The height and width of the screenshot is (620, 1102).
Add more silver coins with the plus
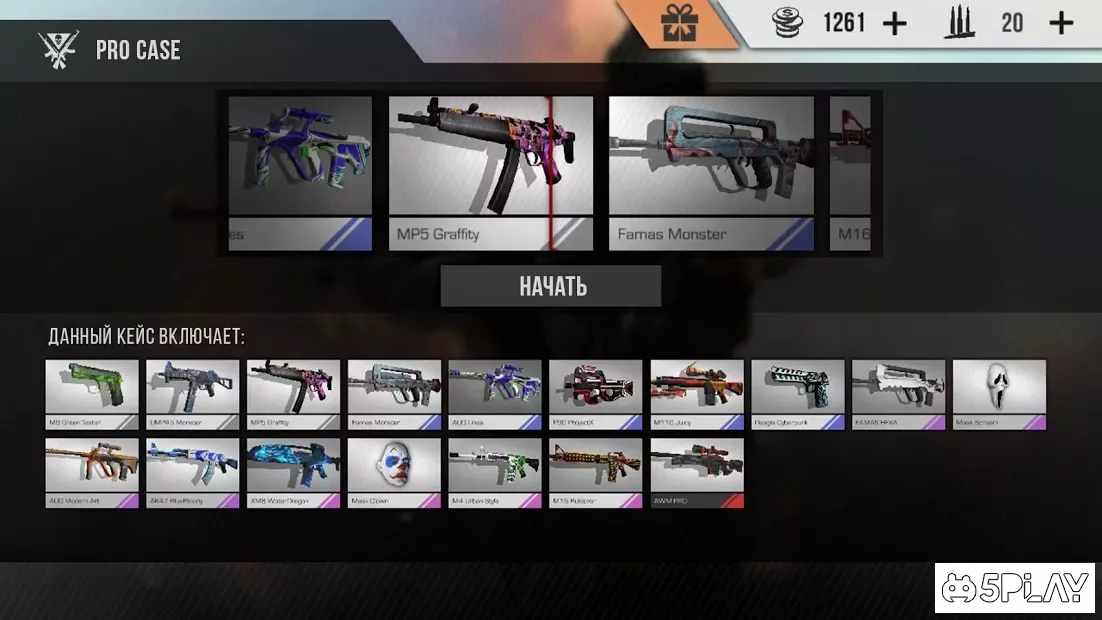pyautogui.click(x=895, y=23)
